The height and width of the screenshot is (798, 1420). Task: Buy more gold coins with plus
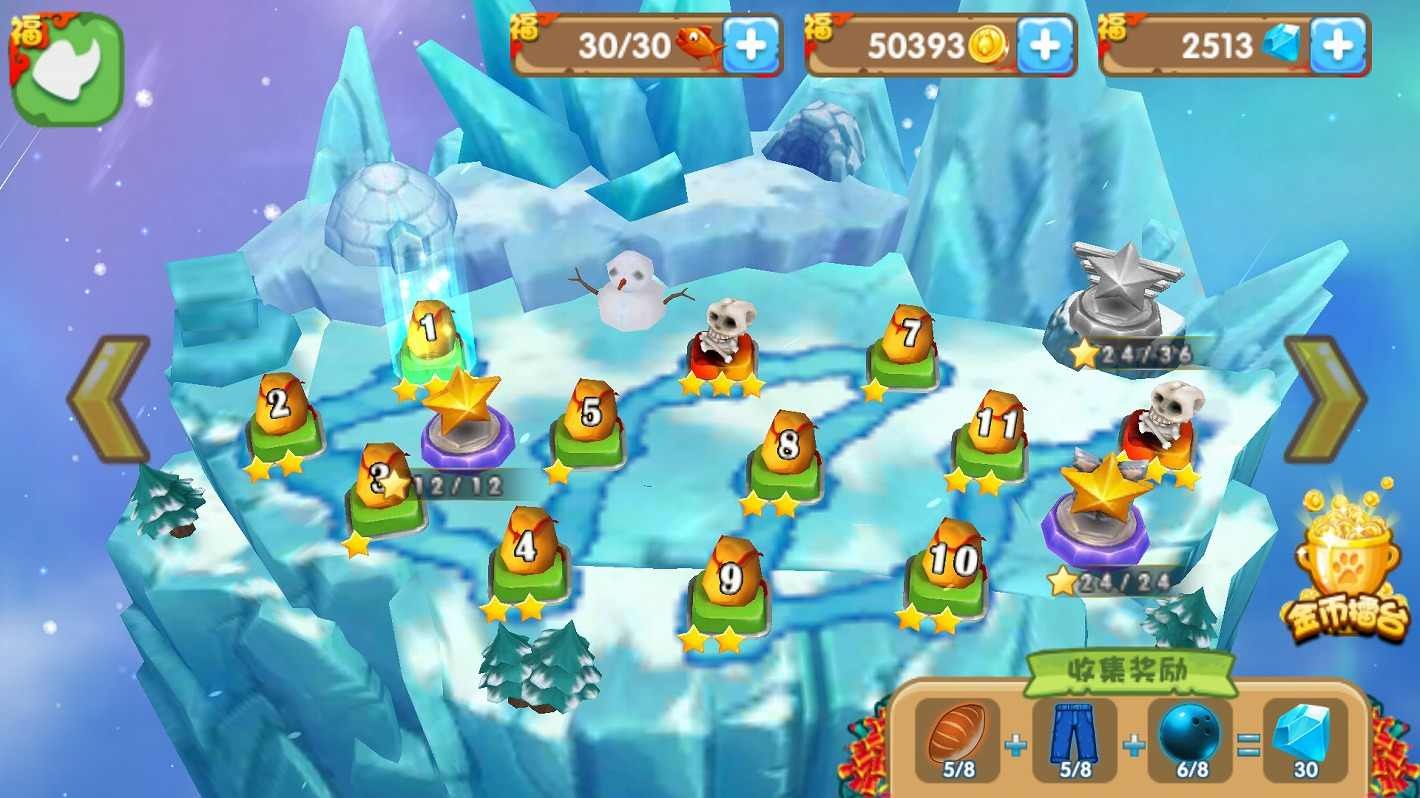1044,46
